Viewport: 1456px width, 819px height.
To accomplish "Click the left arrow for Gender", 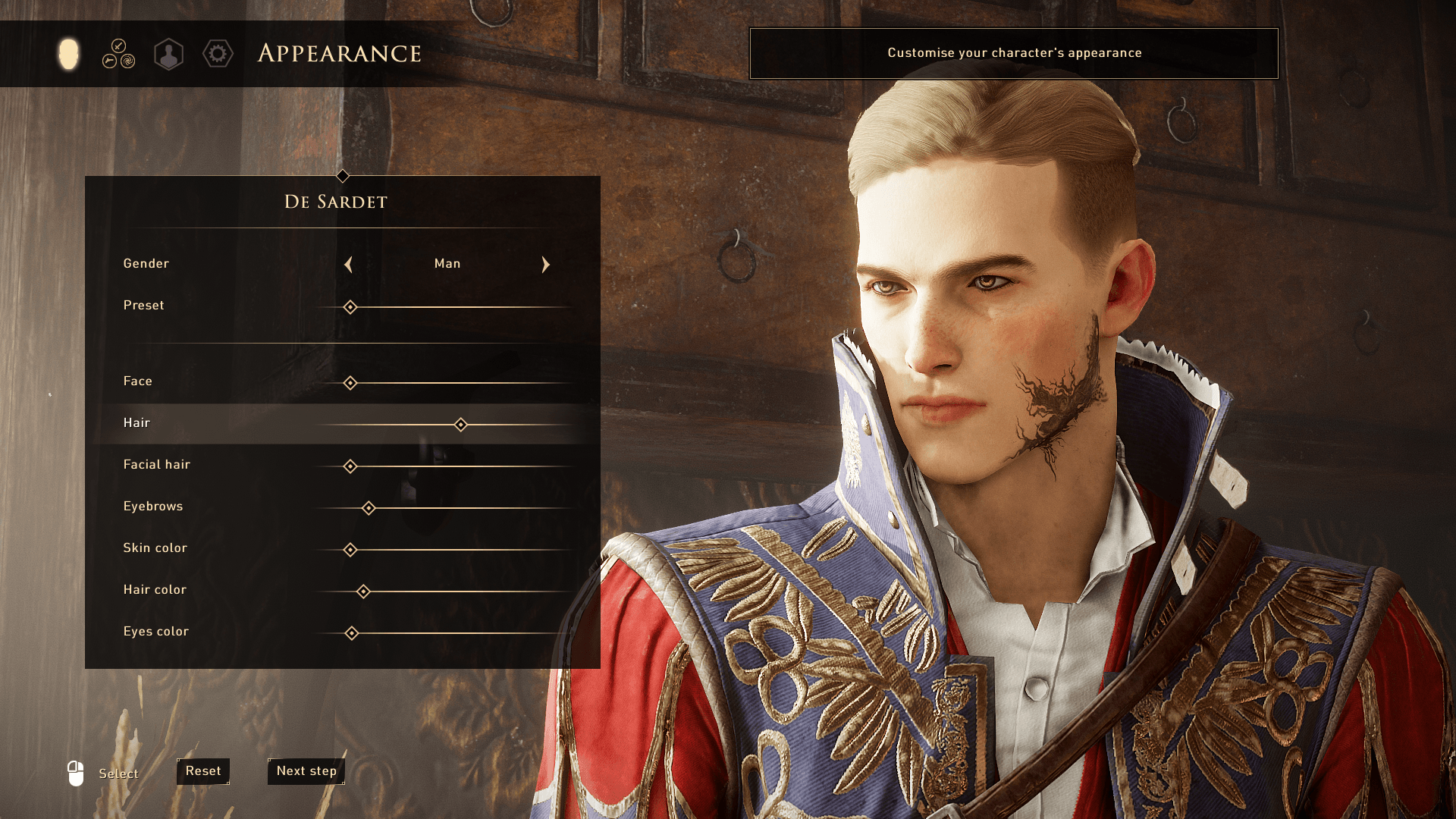I will pos(349,265).
